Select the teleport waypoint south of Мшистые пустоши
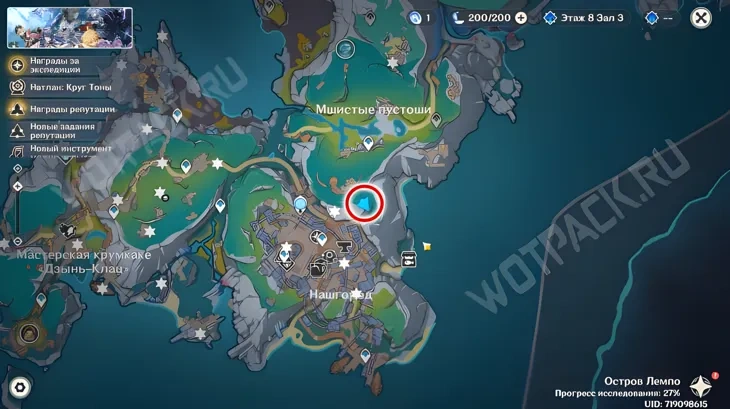Viewport: 730px width, 409px height. (x=368, y=144)
